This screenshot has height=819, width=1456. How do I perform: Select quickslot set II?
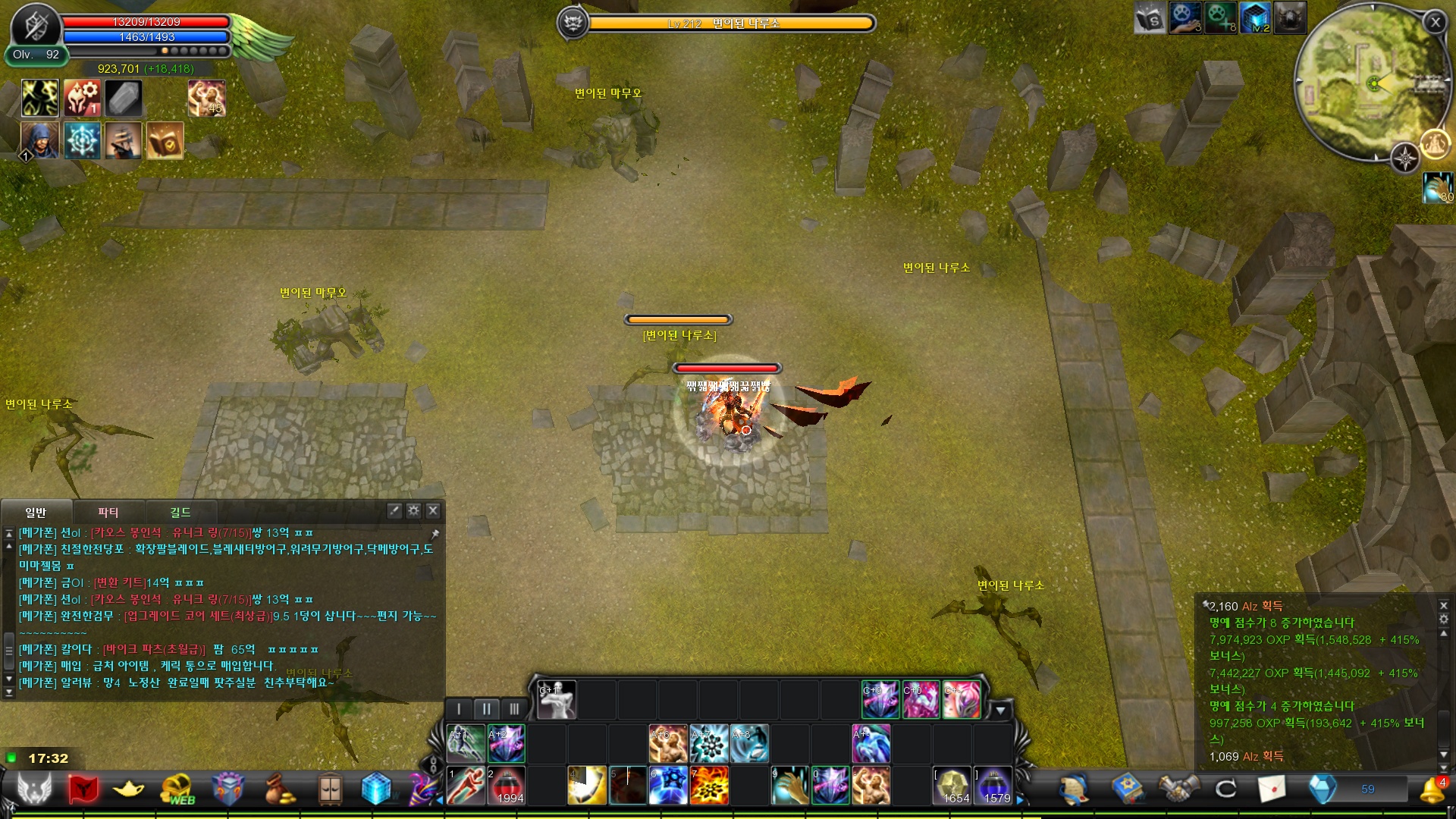(x=486, y=709)
